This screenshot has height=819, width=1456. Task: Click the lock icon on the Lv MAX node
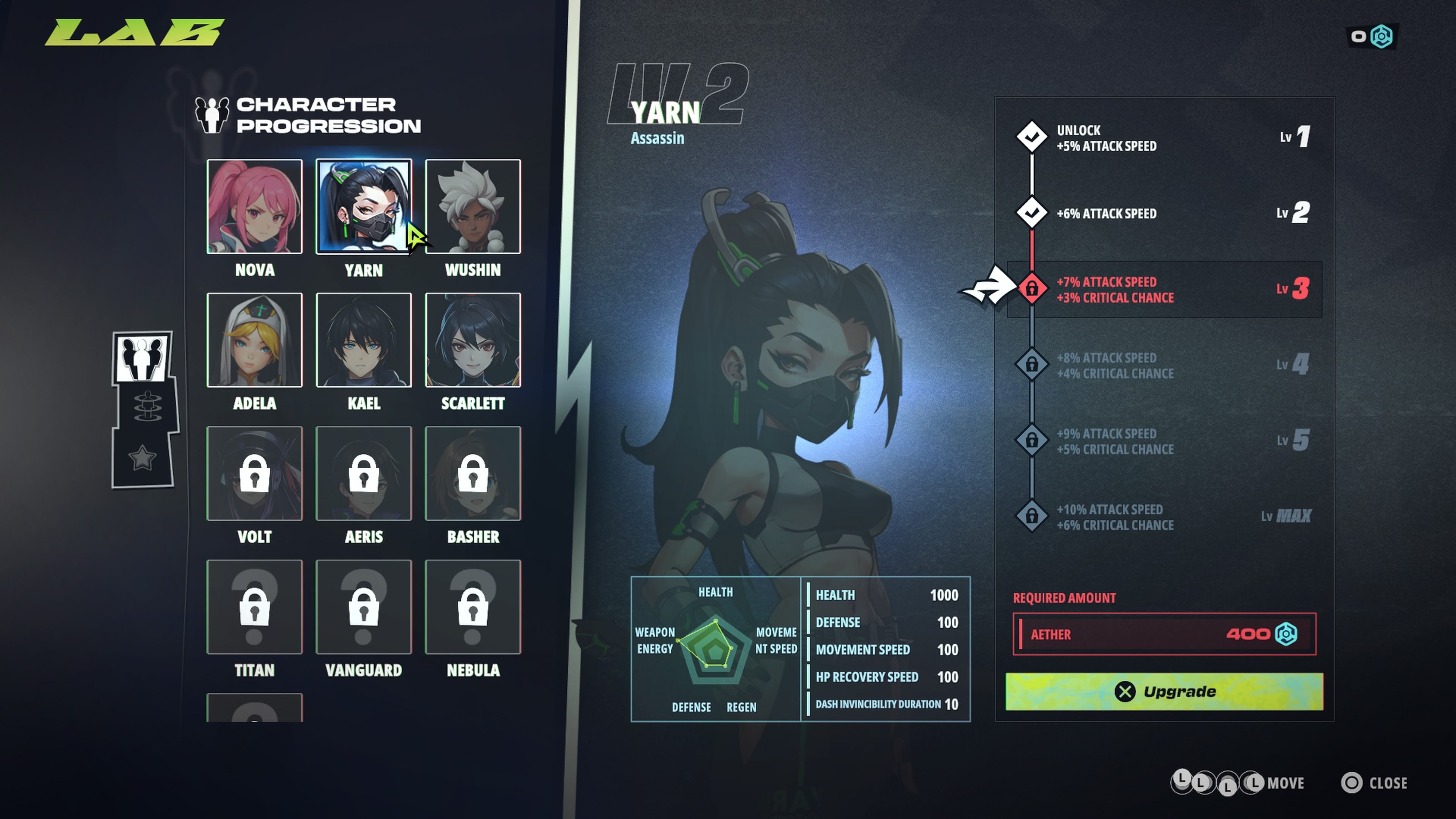click(x=1032, y=516)
